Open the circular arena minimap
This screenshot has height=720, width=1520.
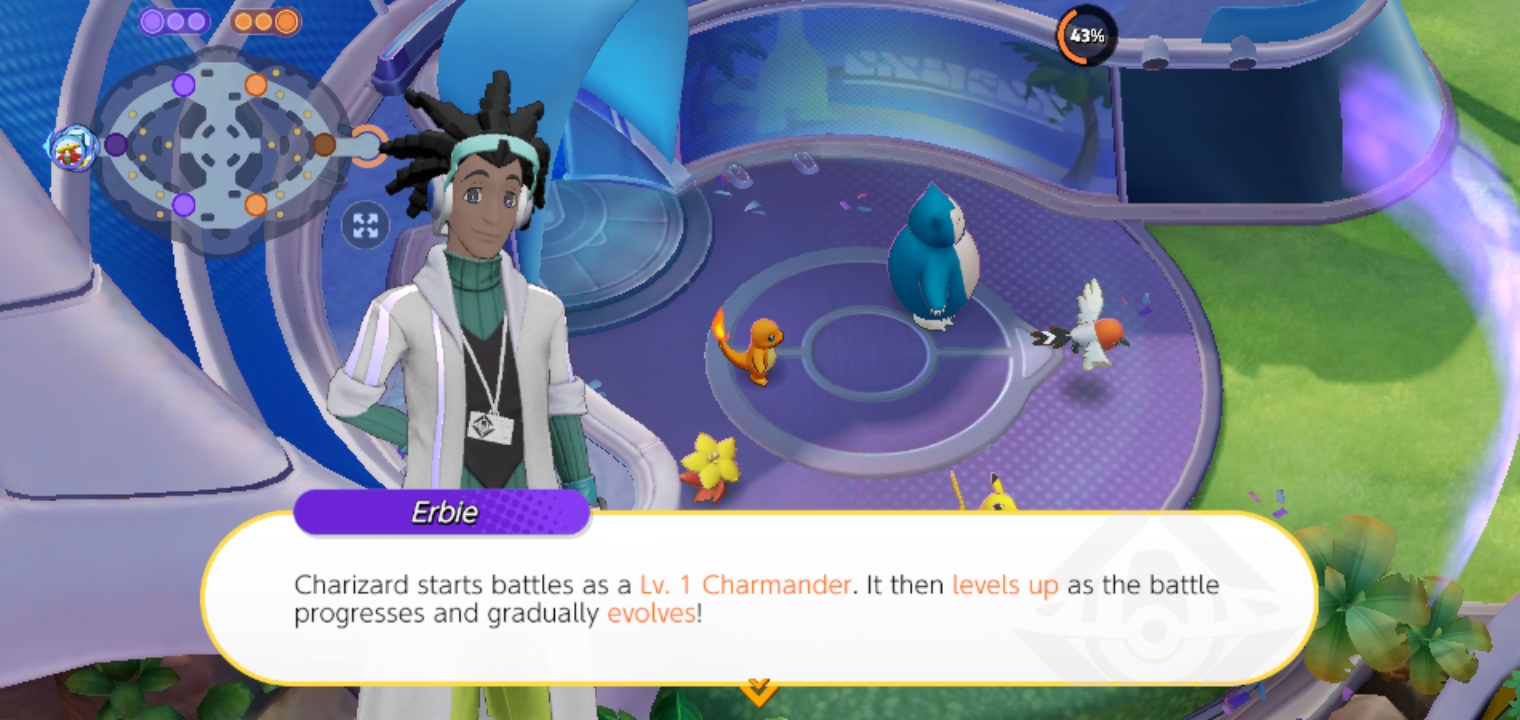coord(220,145)
